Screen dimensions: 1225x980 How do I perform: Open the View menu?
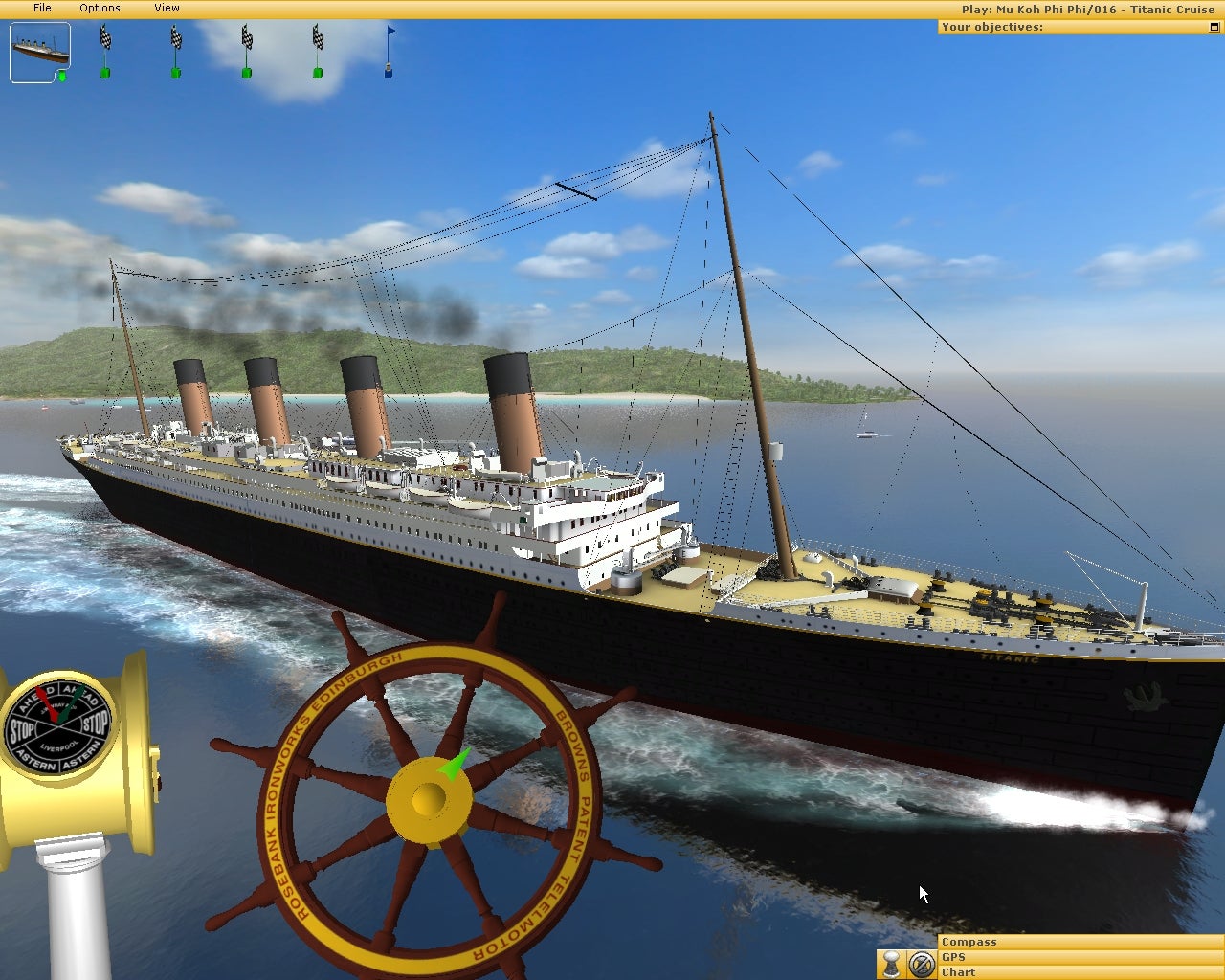coord(167,8)
